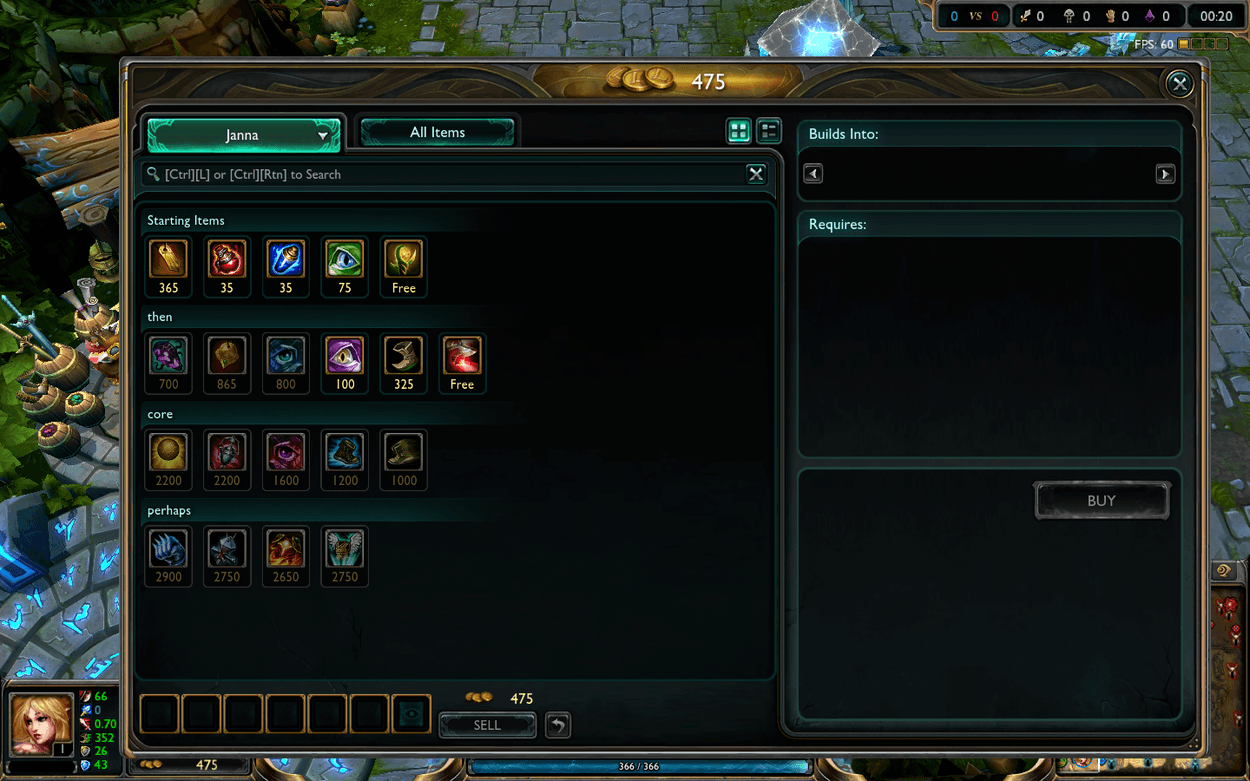
Task: Switch to the All Items tab
Action: [437, 132]
